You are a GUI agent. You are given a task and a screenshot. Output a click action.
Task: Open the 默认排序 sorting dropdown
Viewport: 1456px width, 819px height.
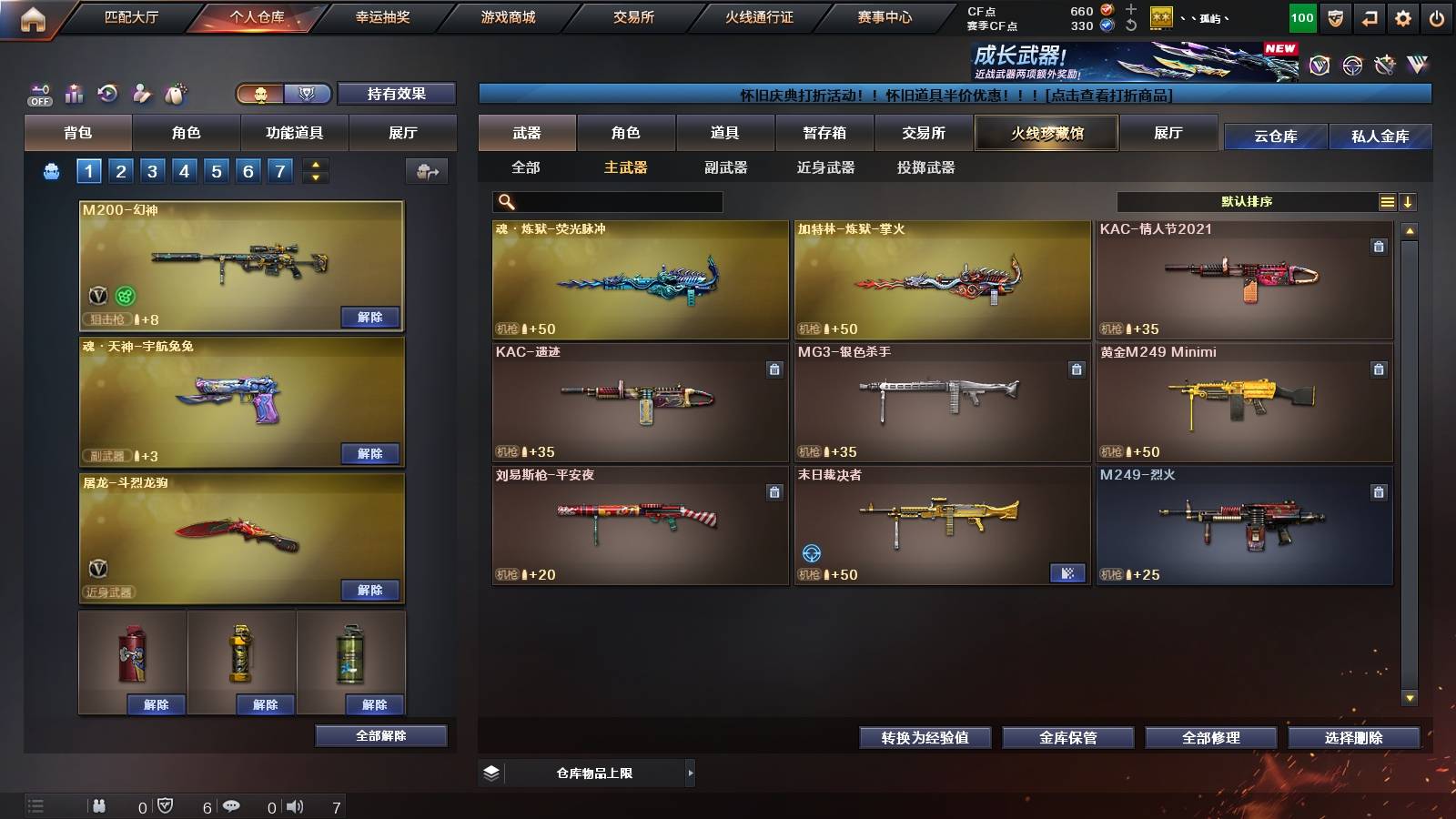point(1247,201)
